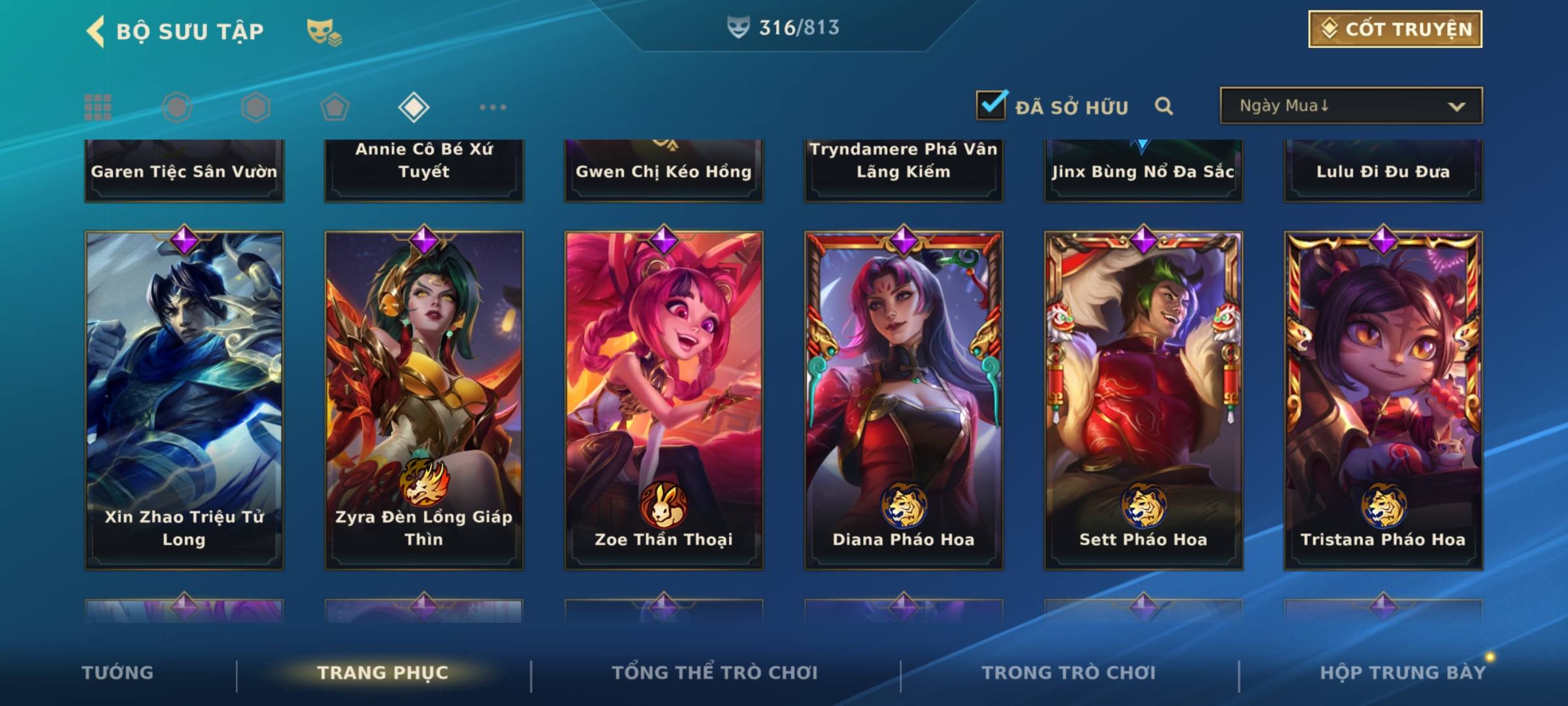Open the skin search magnifier
The image size is (1568, 706).
point(1164,106)
